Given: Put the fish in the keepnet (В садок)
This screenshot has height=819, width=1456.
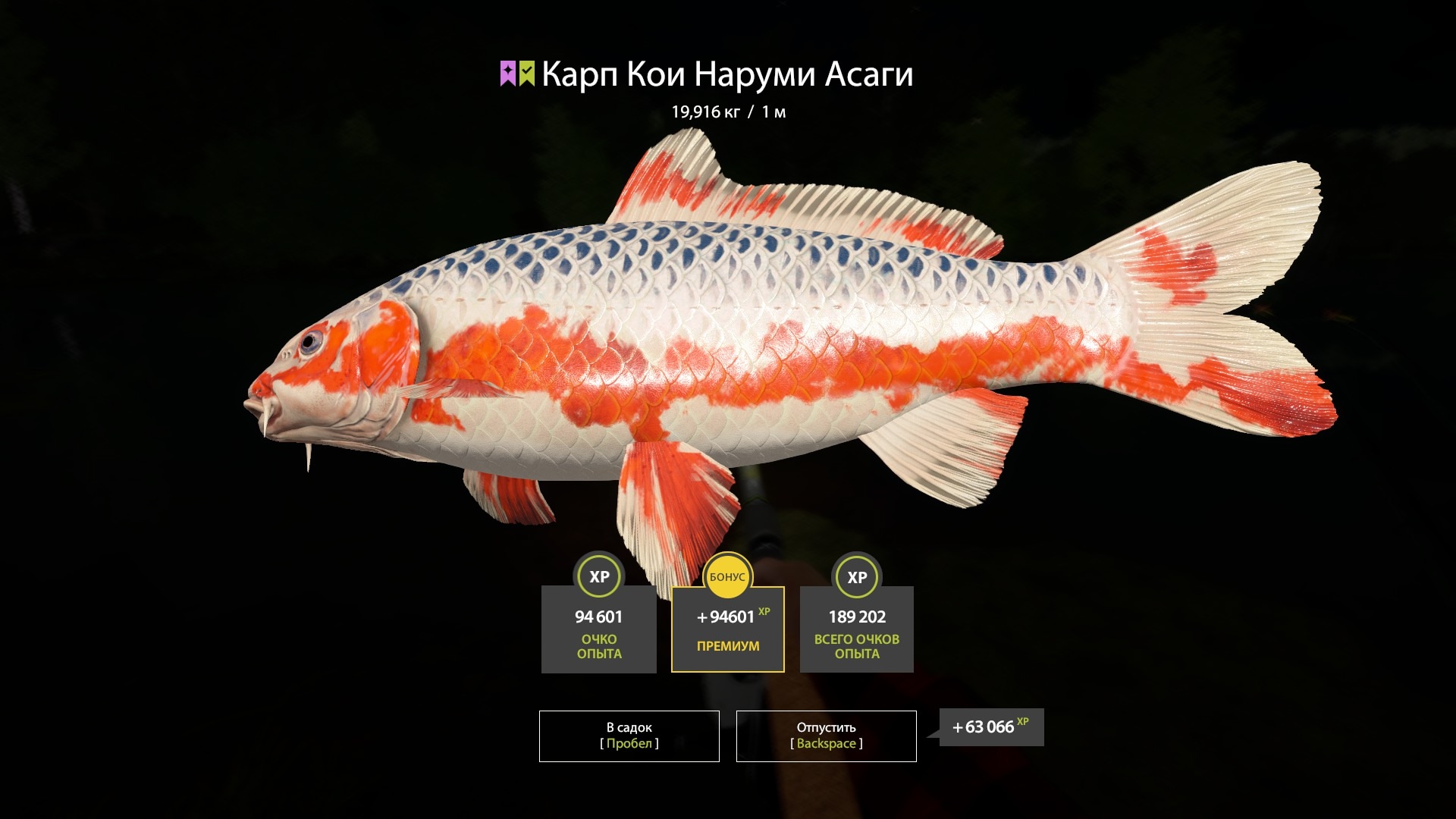Looking at the screenshot, I should coord(629,736).
